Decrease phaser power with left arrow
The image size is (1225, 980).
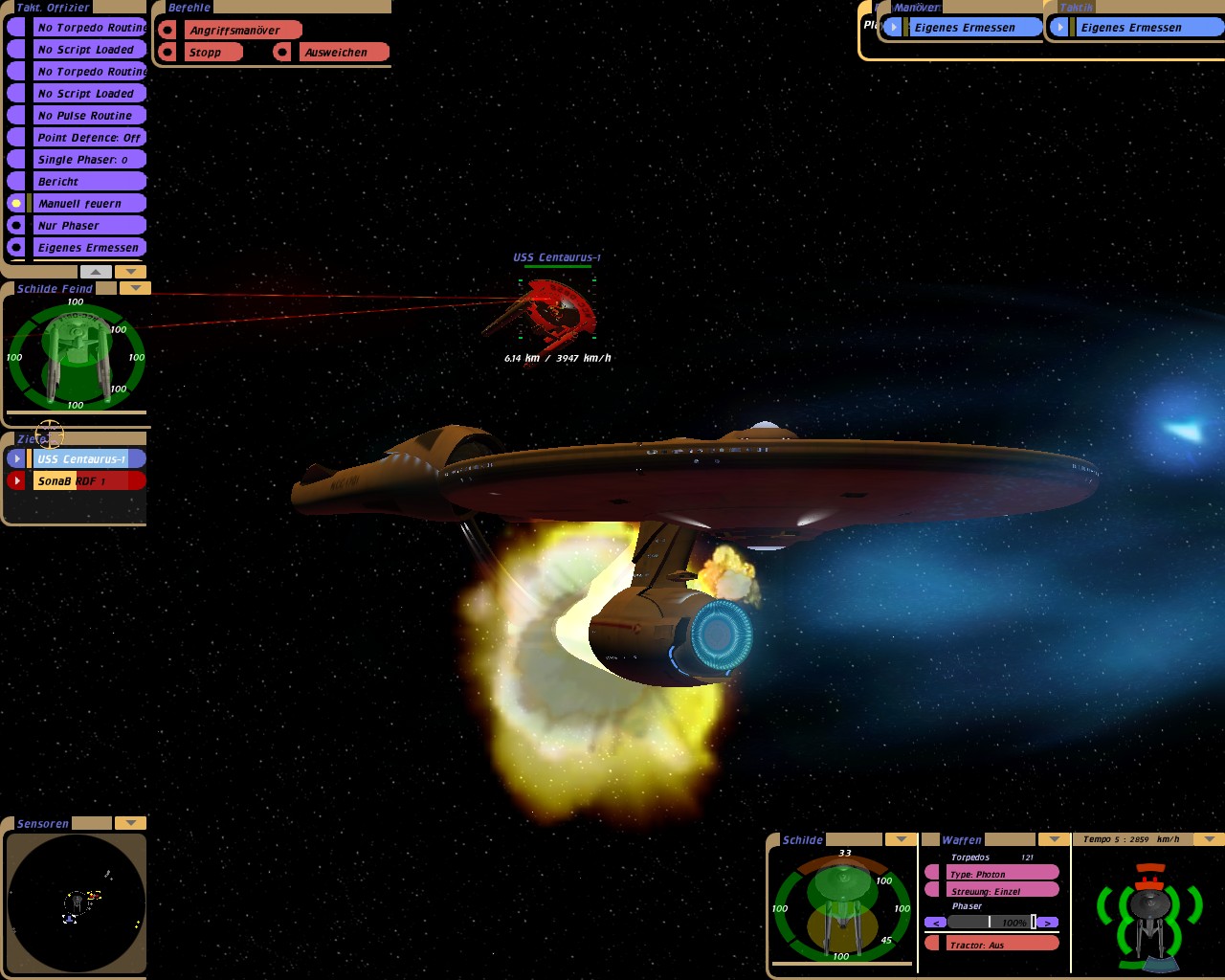point(936,923)
